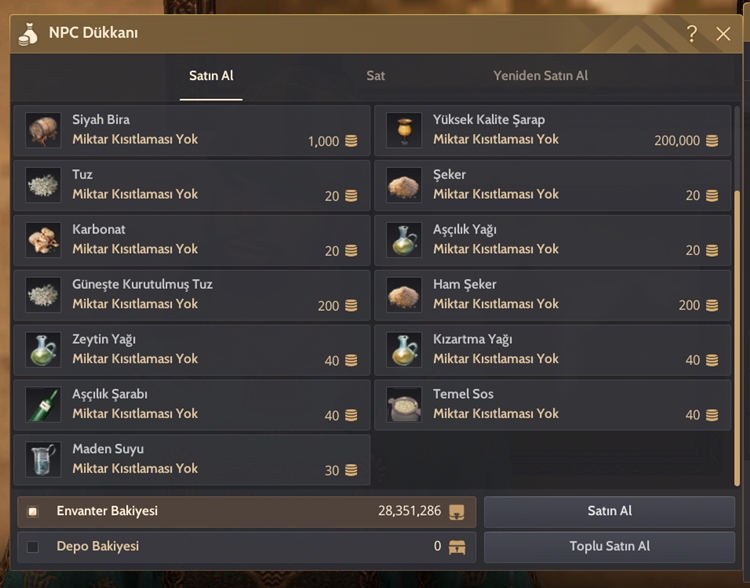Choose the Zeytin Yağı bottle
The width and height of the screenshot is (750, 588).
[192, 350]
